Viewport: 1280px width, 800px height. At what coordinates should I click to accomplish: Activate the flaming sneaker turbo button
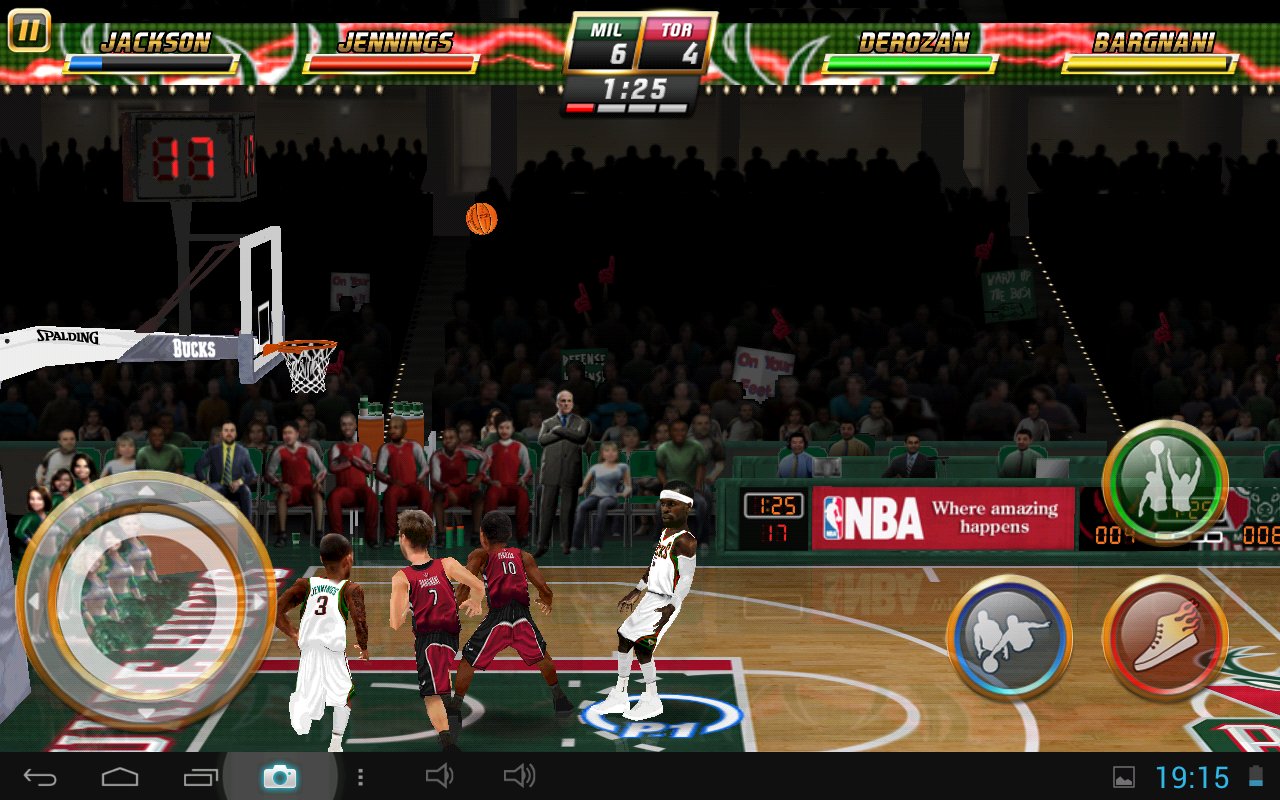pos(1165,637)
